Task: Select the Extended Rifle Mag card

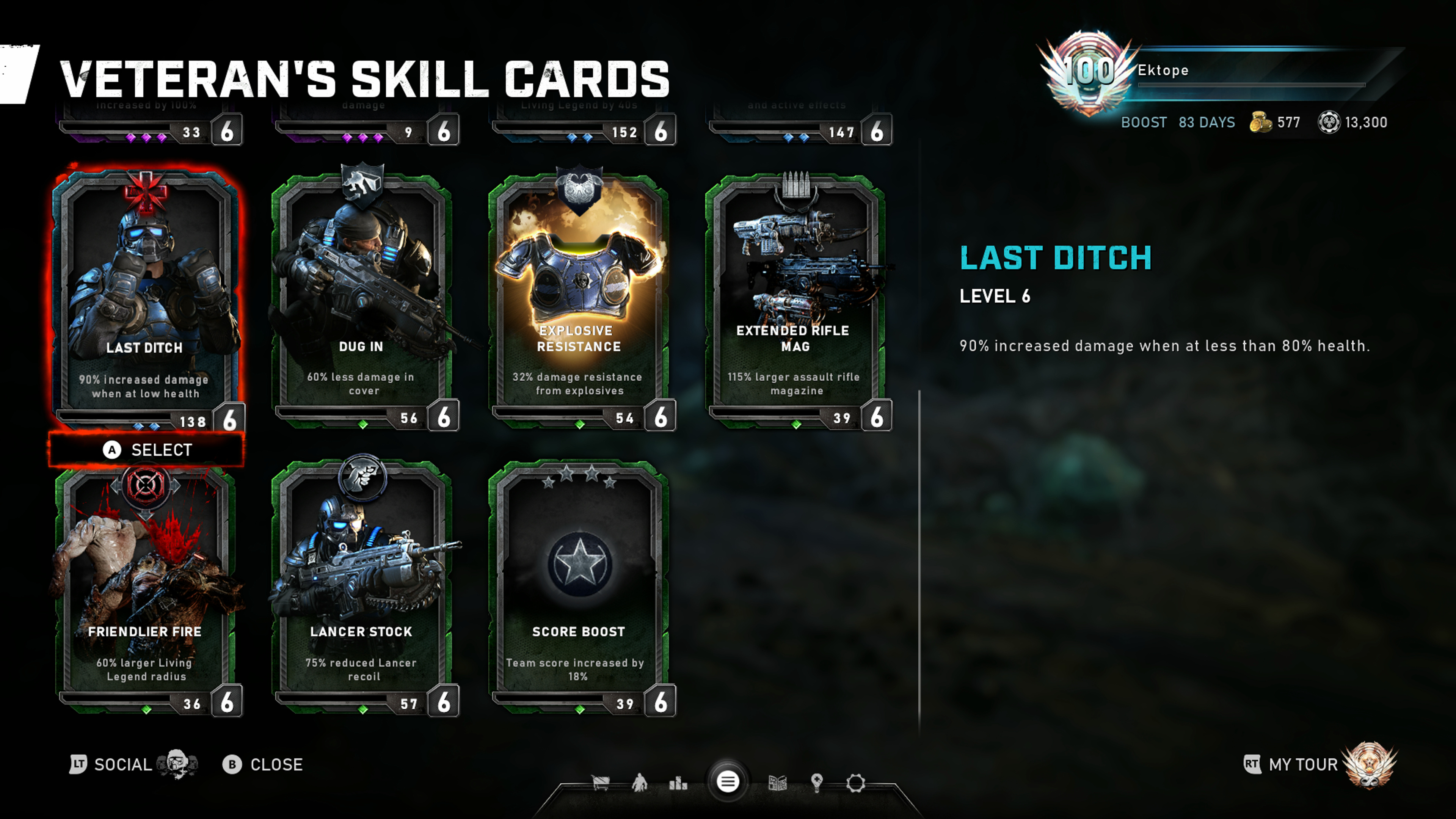Action: 795,294
